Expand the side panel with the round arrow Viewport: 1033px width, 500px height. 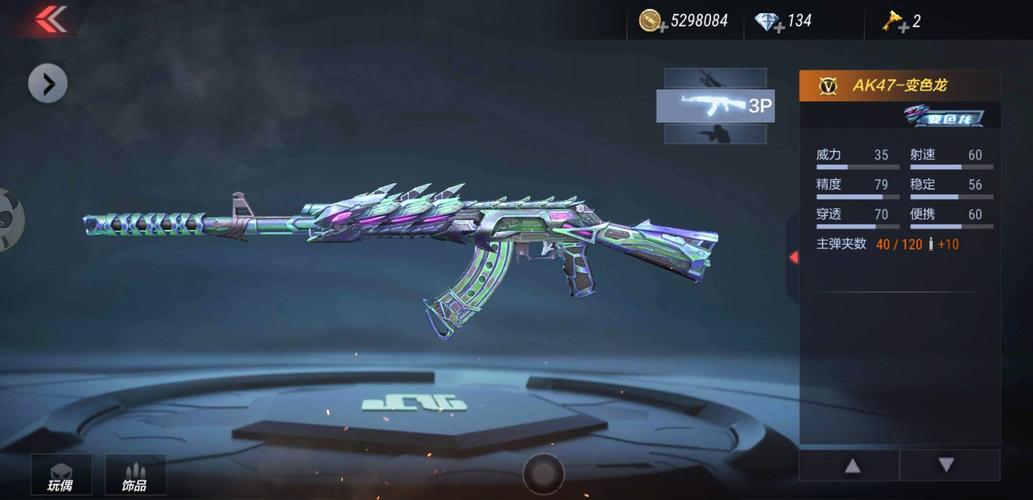[x=48, y=84]
